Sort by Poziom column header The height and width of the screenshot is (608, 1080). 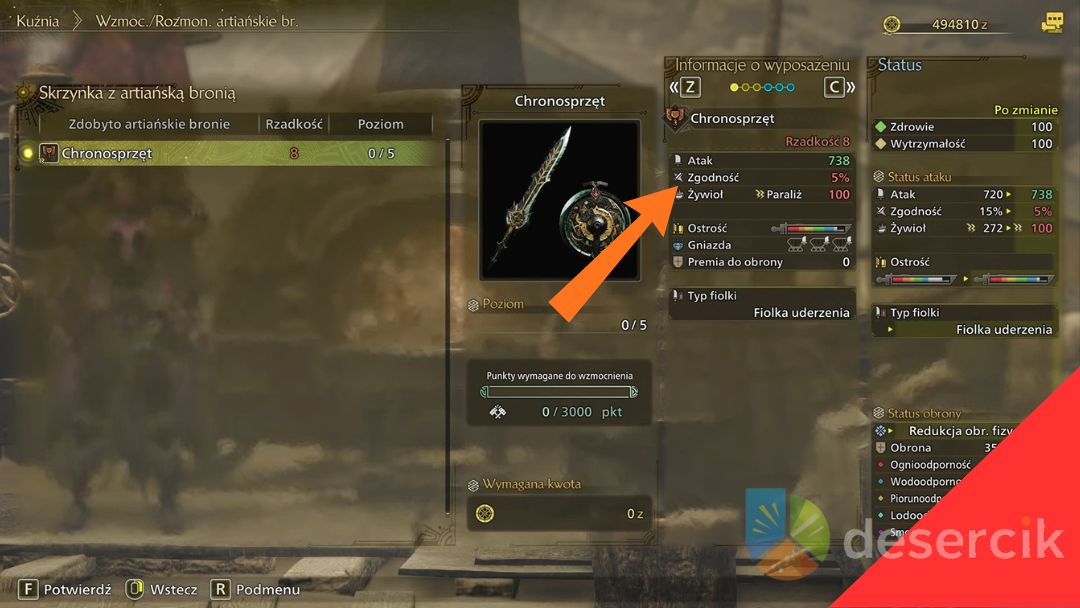380,124
